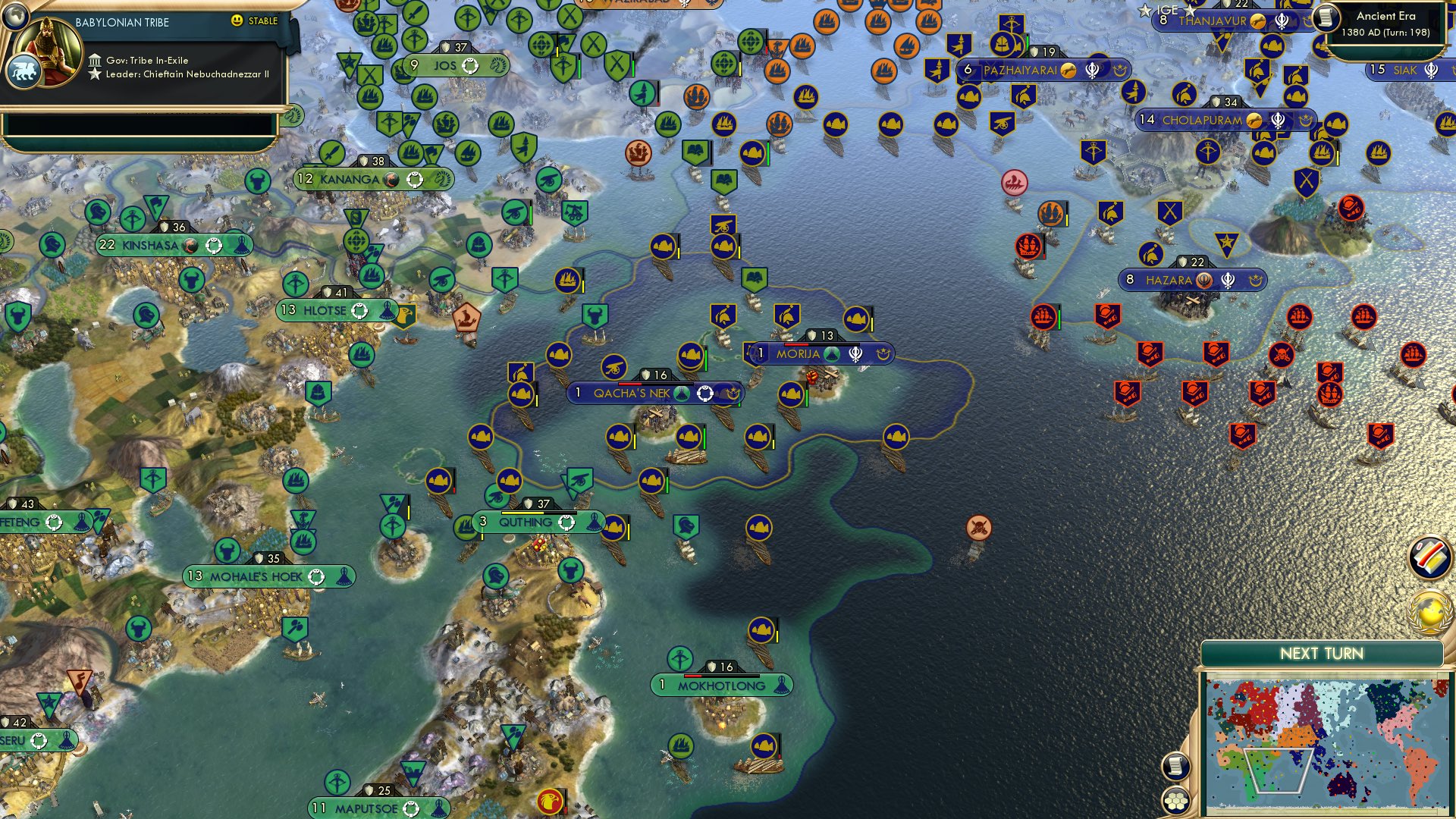This screenshot has width=1456, height=819.
Task: Click the religion icon on Cholapuram's banner
Action: point(1279,120)
